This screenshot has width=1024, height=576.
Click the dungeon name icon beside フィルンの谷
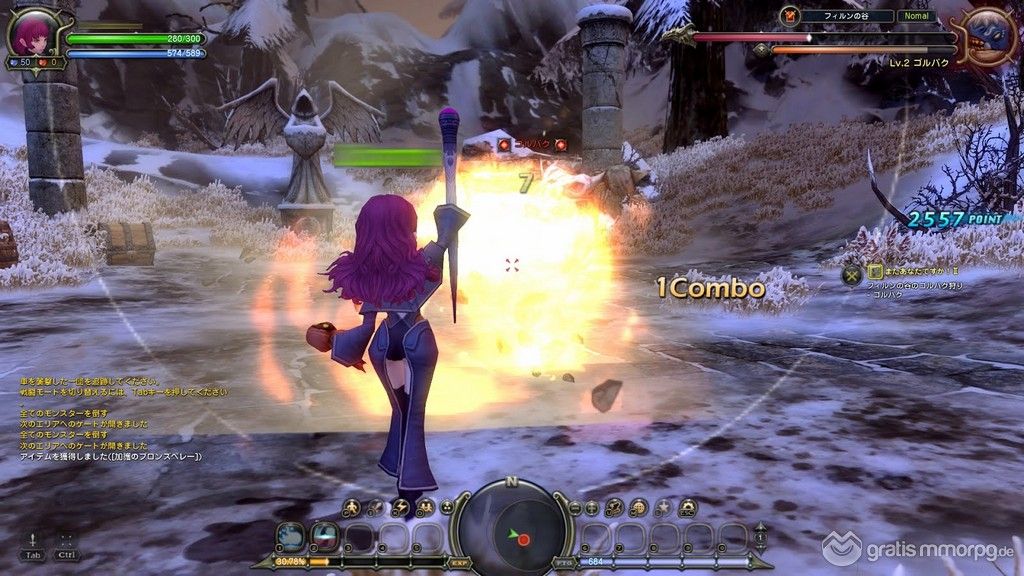point(790,16)
